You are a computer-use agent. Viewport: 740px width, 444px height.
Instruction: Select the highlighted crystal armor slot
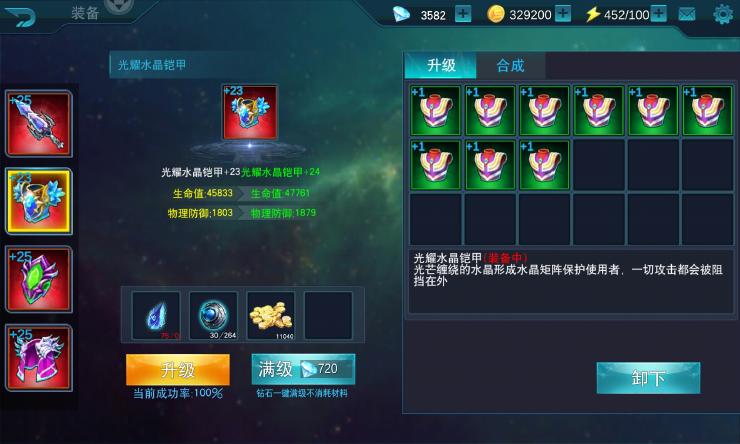[x=39, y=201]
